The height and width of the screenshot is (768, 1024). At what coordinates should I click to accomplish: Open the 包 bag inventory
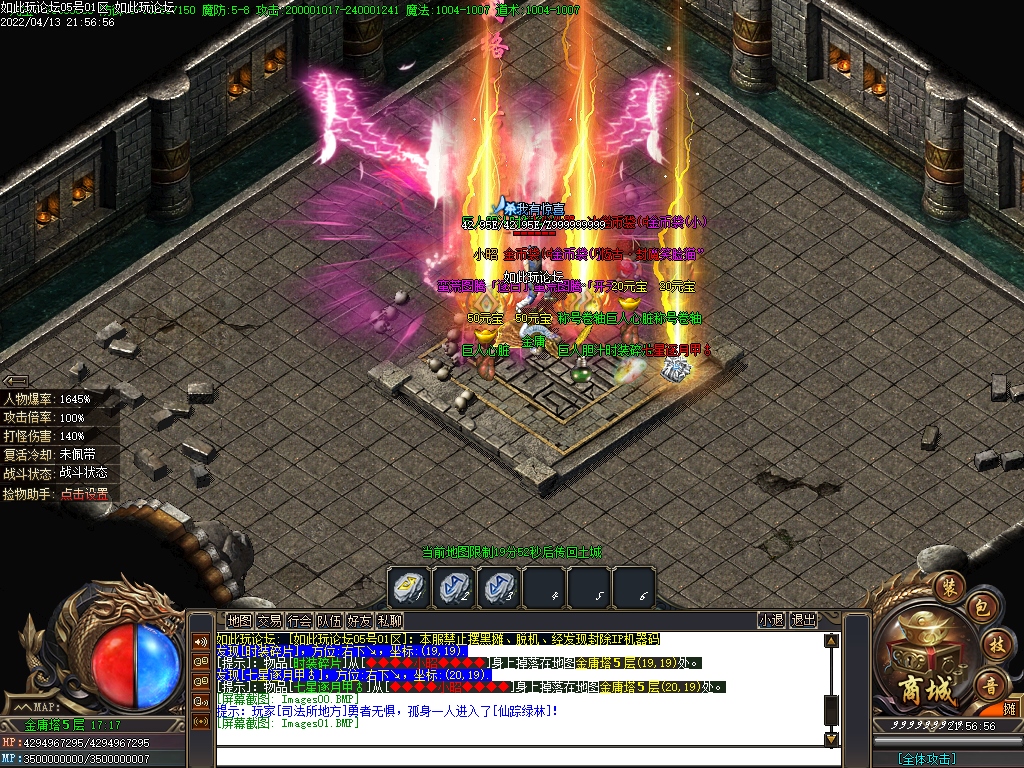coord(981,607)
